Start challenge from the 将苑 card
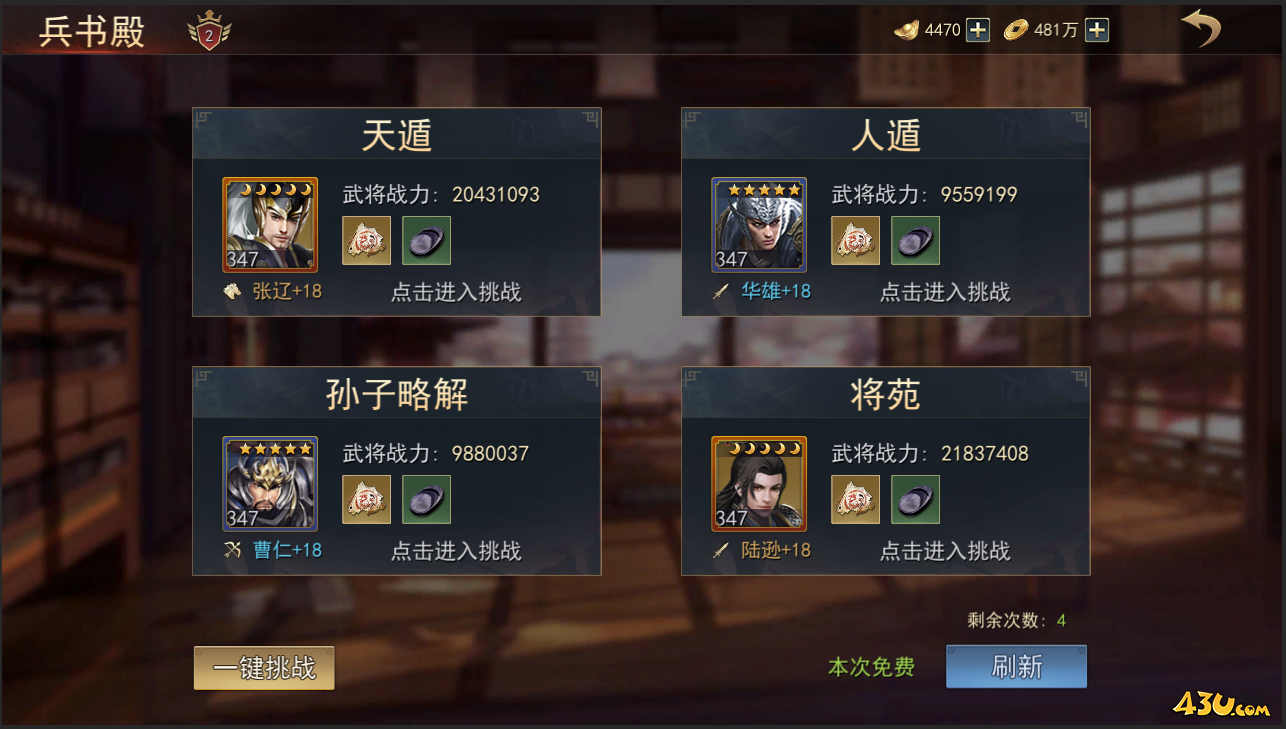The height and width of the screenshot is (729, 1286). coord(945,551)
